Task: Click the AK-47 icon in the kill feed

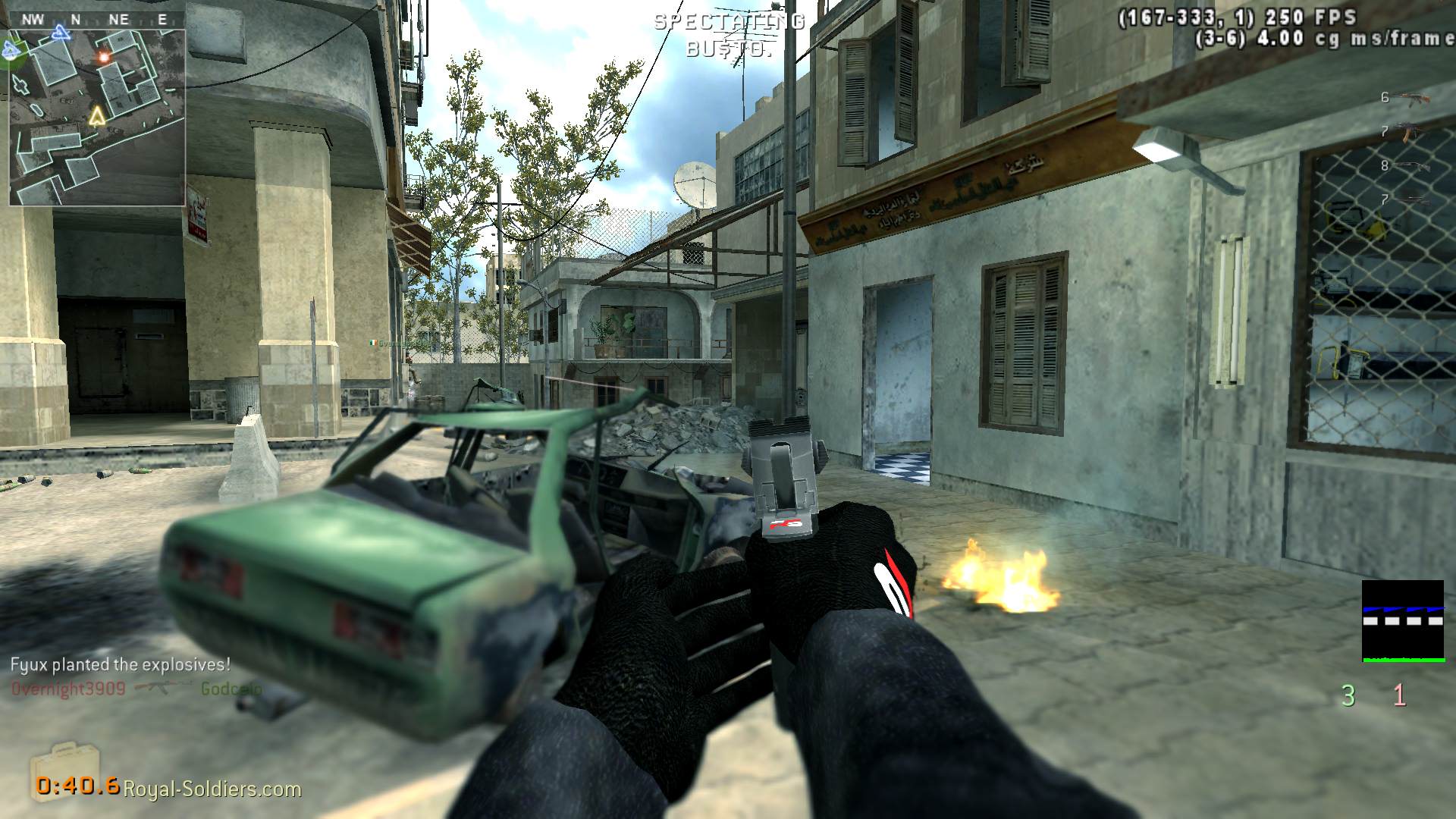Action: click(162, 688)
